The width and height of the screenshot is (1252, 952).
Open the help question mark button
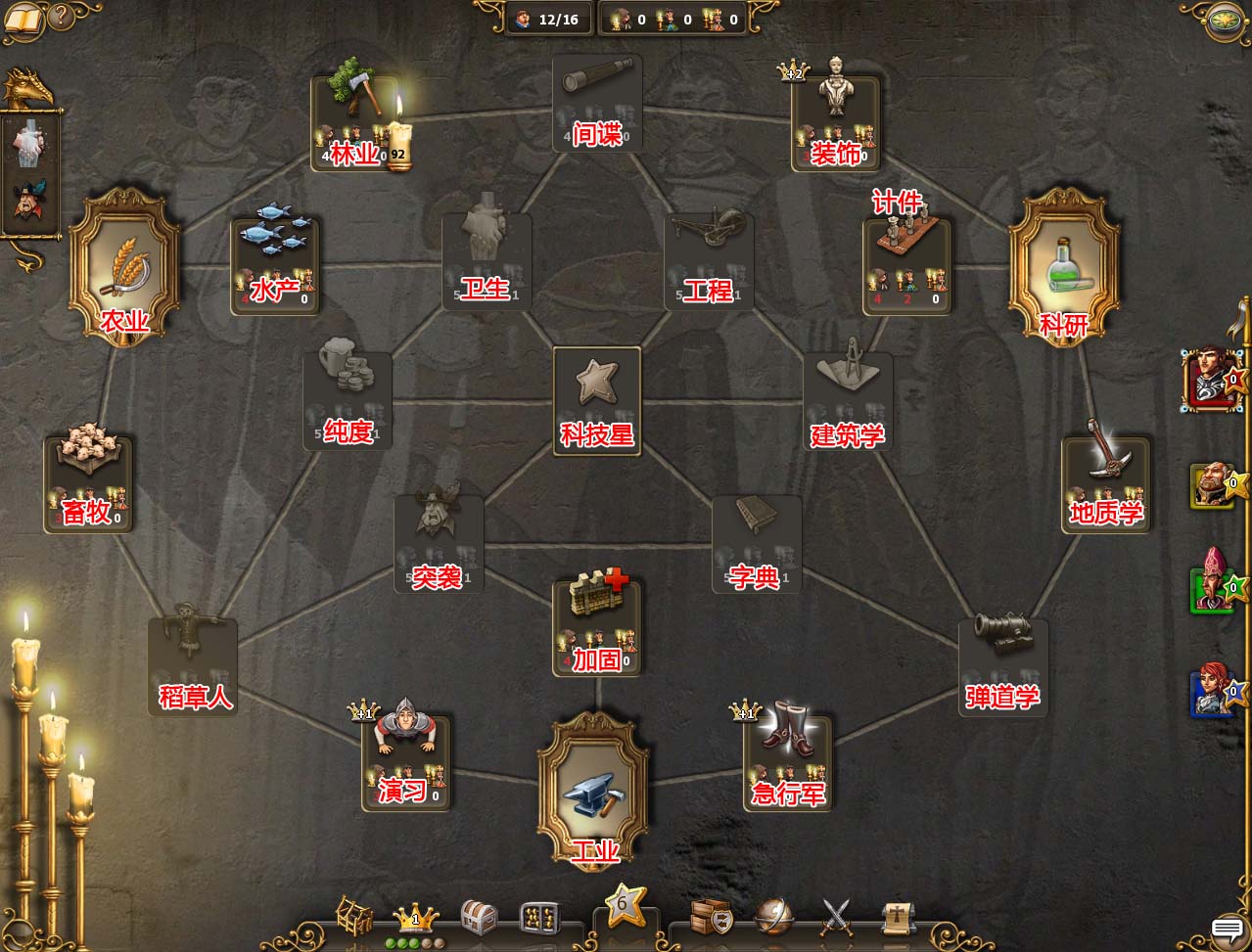[61, 17]
